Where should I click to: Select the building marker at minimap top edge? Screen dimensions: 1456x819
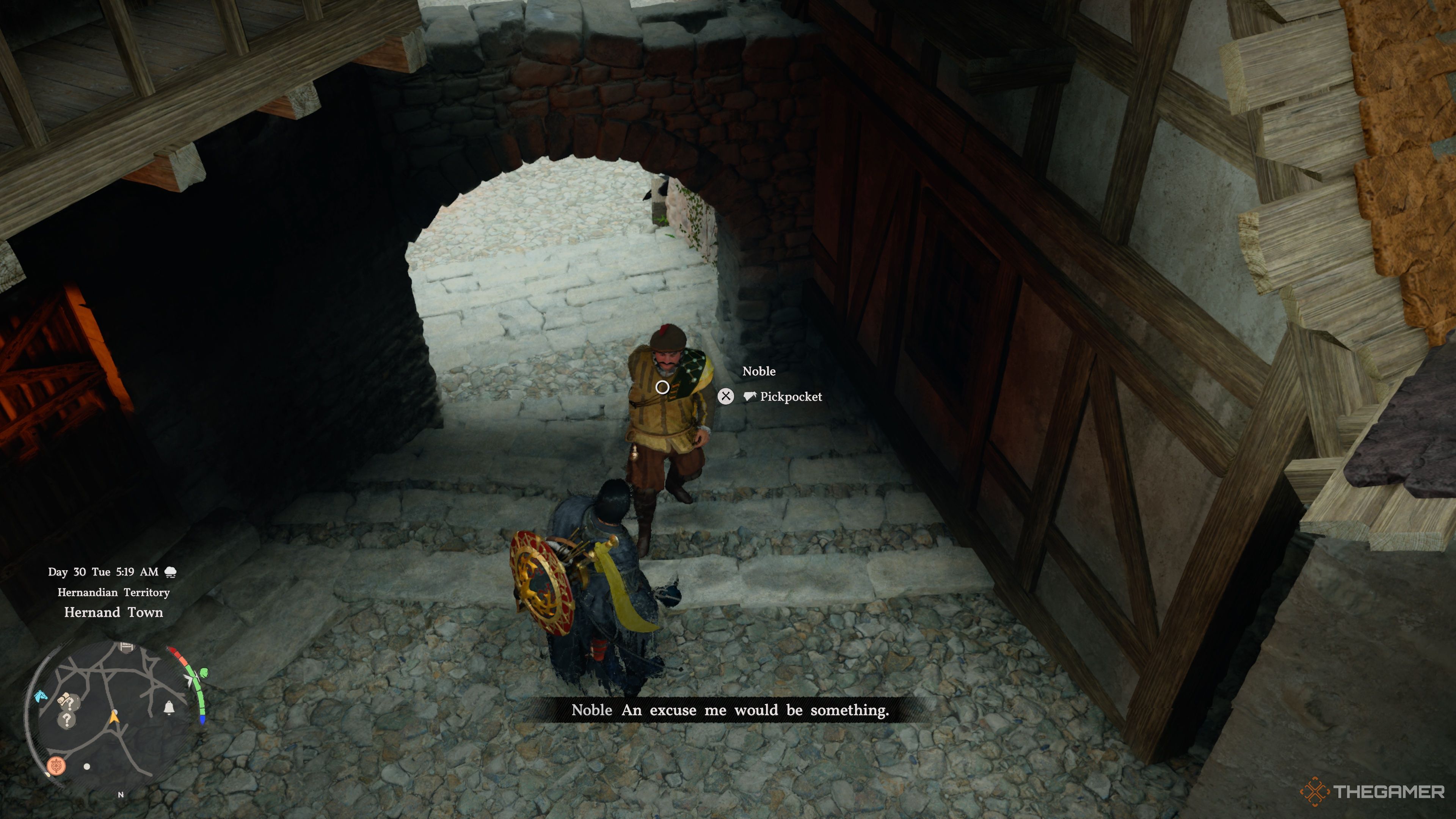[127, 646]
